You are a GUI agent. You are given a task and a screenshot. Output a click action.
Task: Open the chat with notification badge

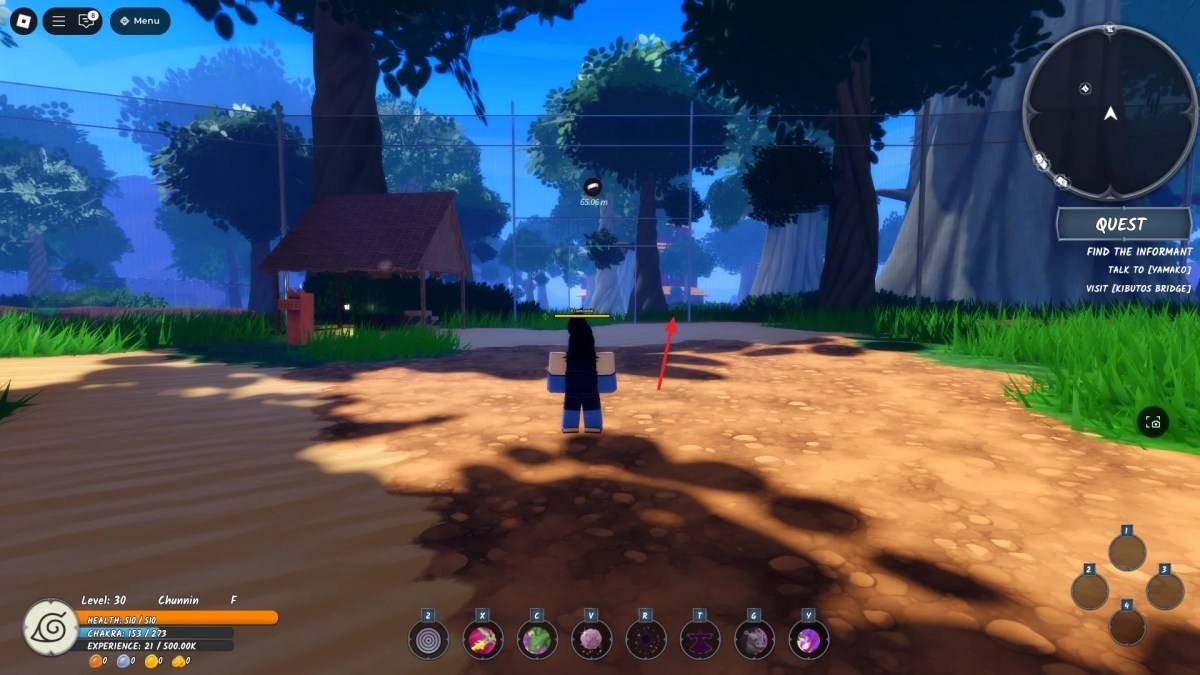pos(87,20)
